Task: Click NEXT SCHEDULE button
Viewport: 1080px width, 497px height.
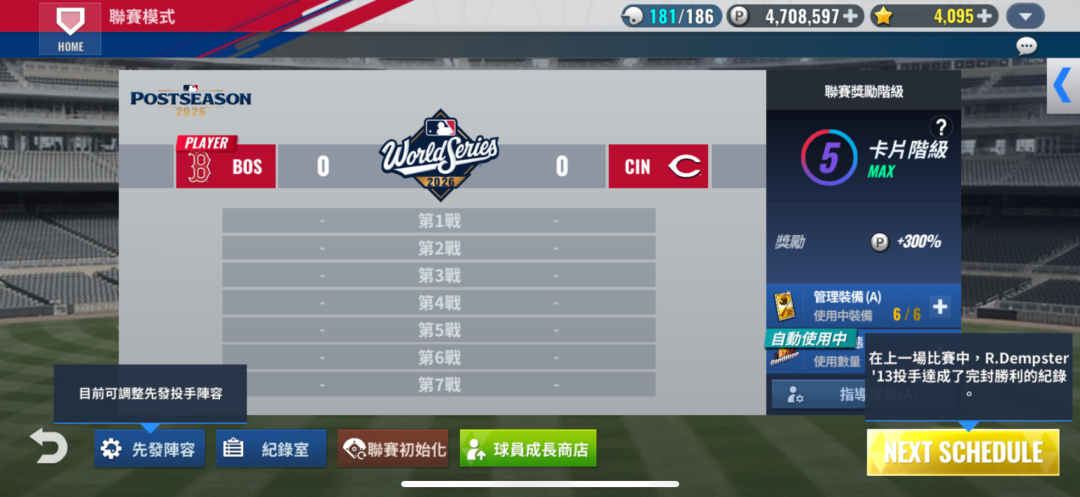Action: (x=962, y=452)
